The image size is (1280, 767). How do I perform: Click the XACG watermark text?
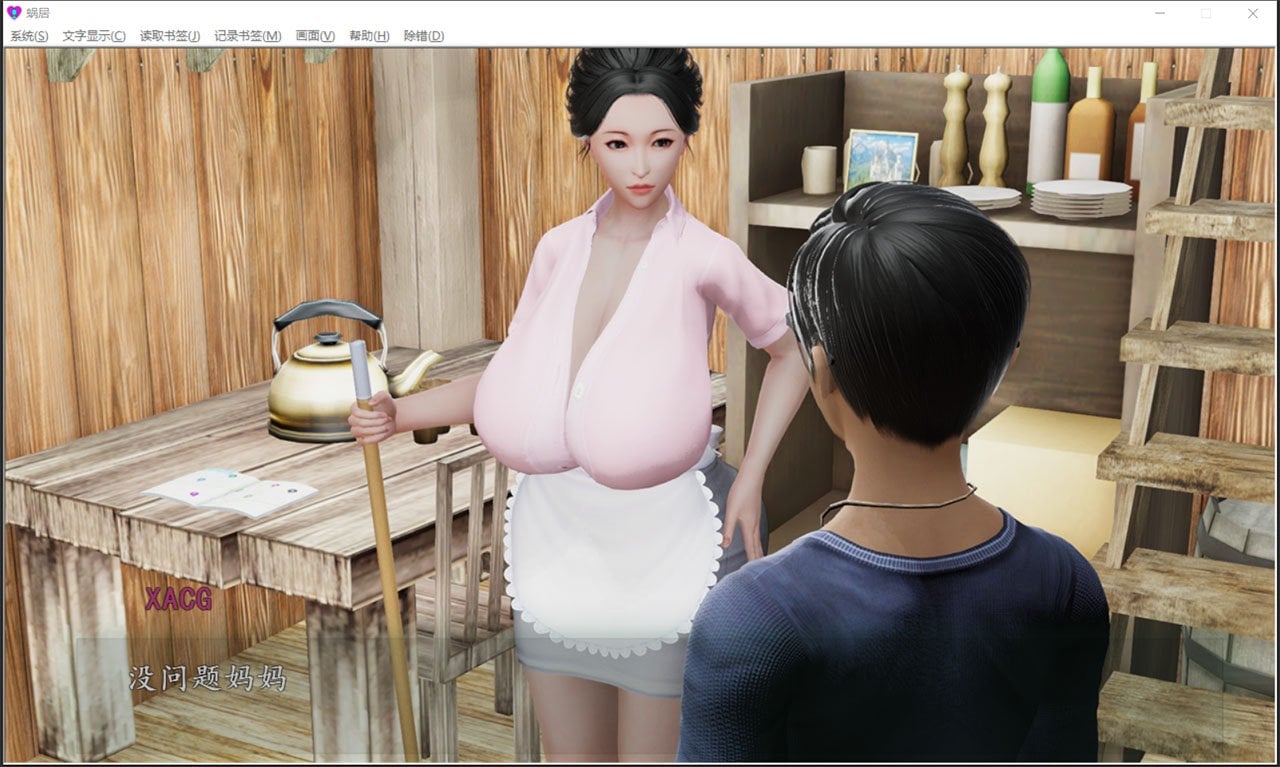pos(178,603)
